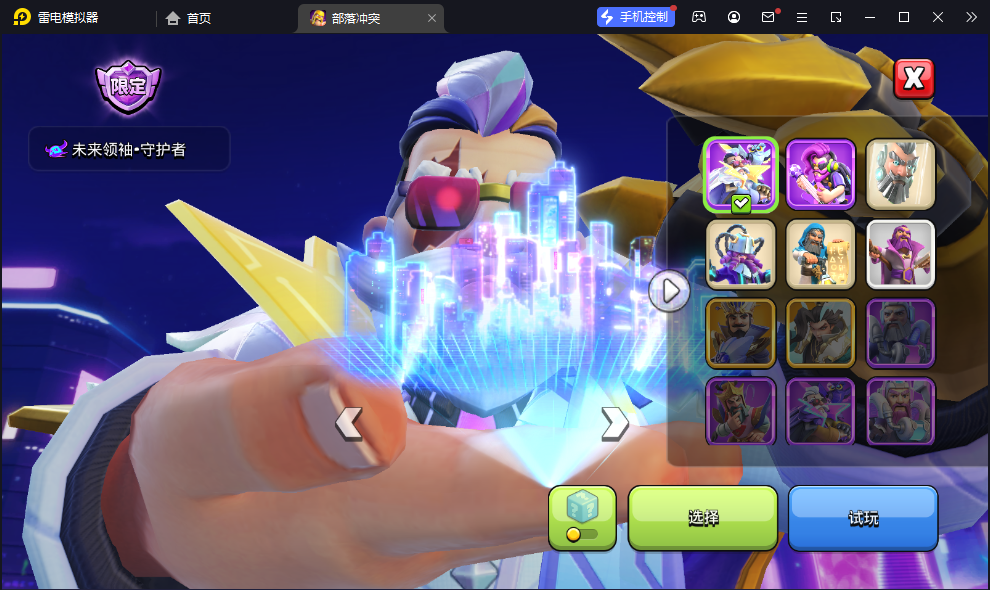Image resolution: width=990 pixels, height=590 pixels.
Task: Toggle the random skin dice button
Action: click(x=582, y=518)
